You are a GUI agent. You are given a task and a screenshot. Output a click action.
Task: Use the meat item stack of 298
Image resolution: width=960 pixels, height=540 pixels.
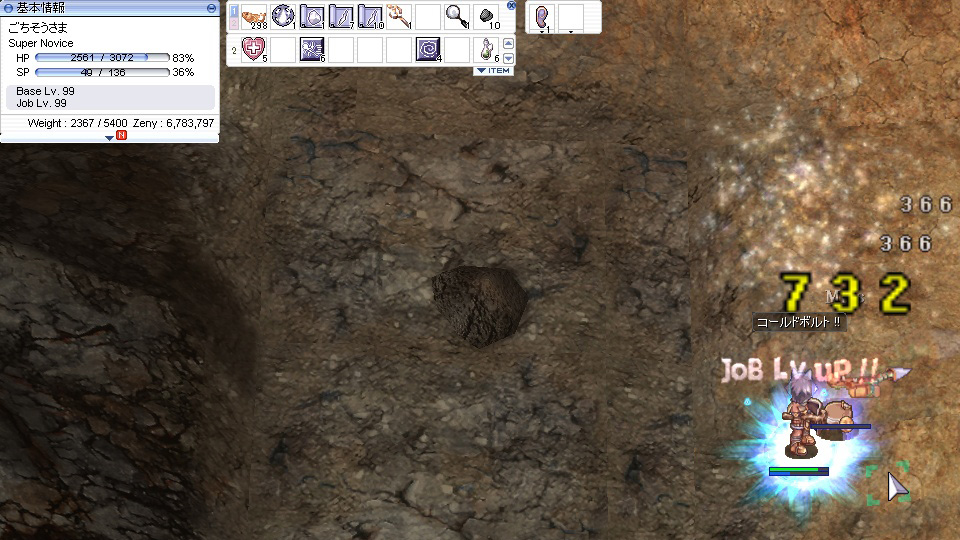point(254,16)
